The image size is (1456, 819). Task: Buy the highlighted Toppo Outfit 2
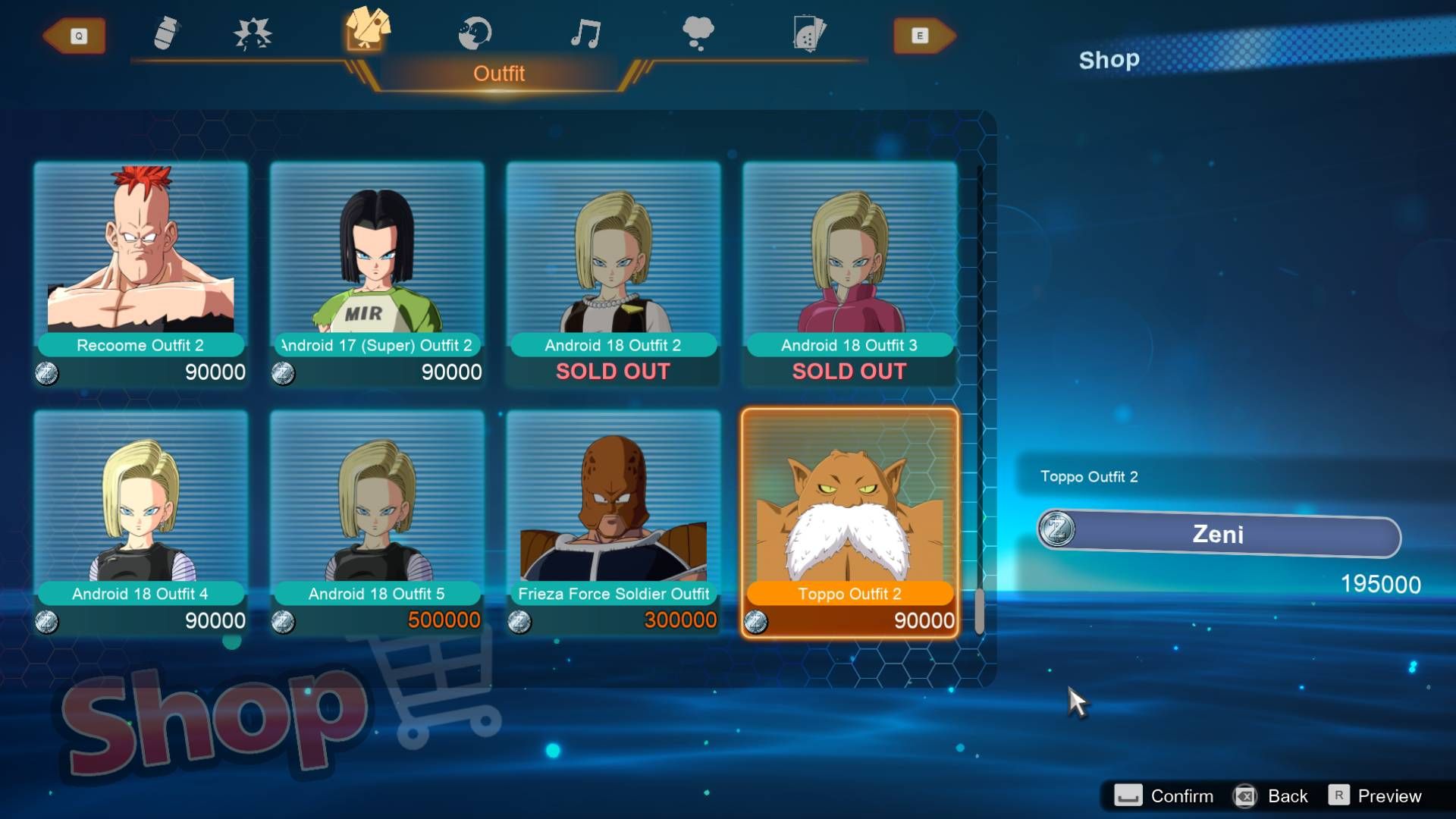849,522
